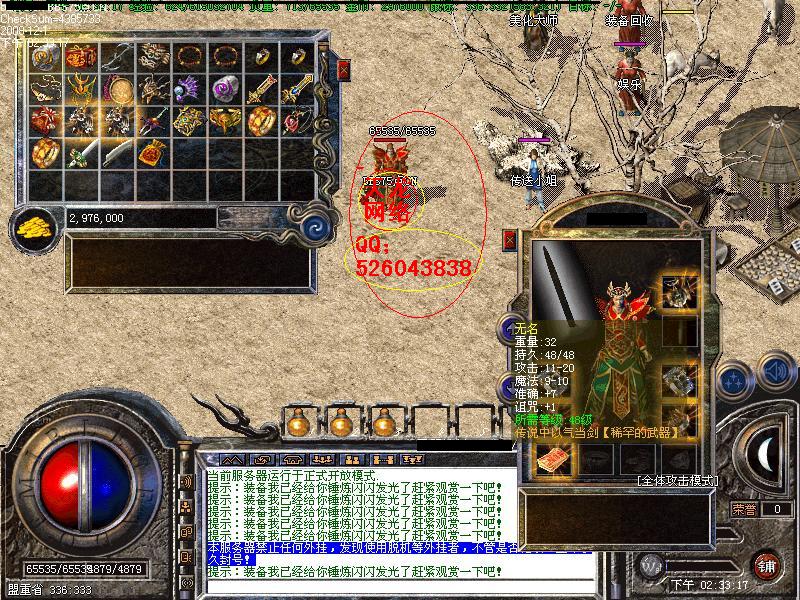This screenshot has height=600, width=800.
Task: Click the first potion gourd belt slot
Action: tap(296, 423)
